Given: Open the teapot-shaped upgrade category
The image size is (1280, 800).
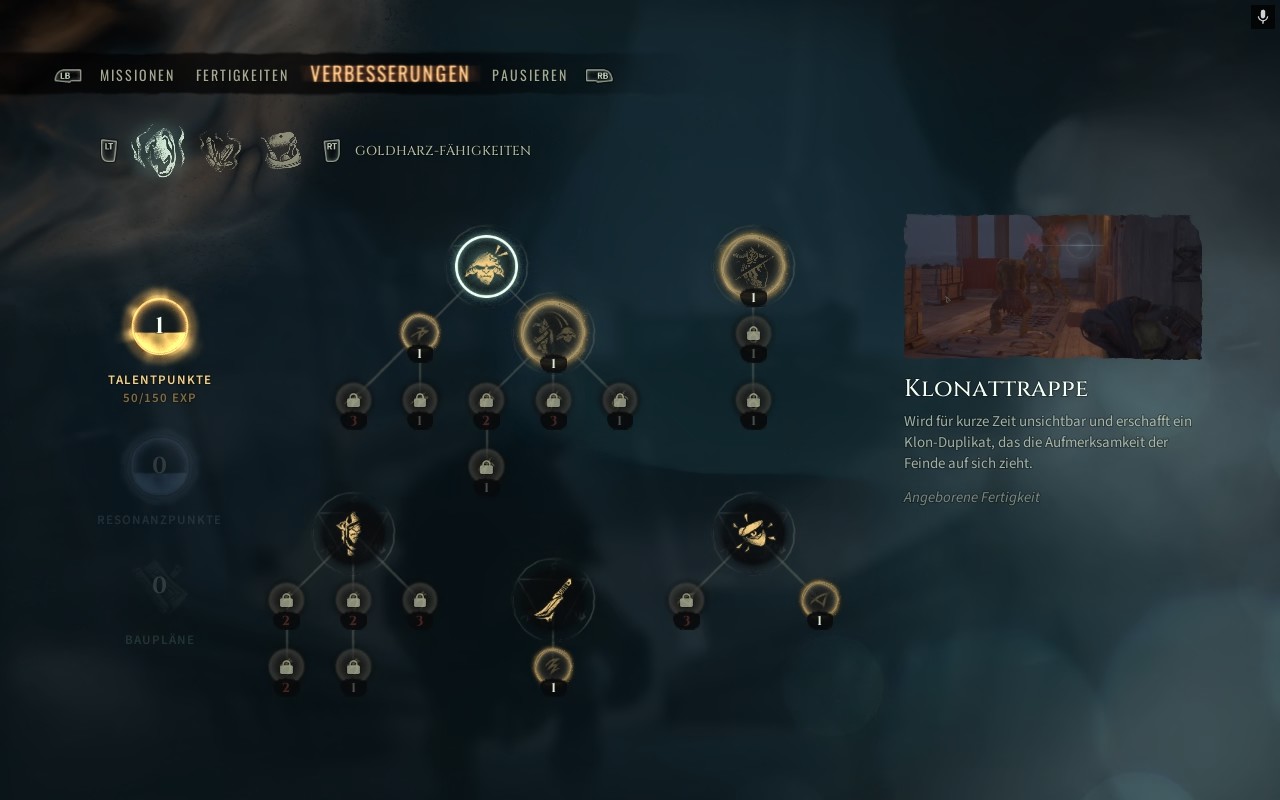Looking at the screenshot, I should 281,151.
